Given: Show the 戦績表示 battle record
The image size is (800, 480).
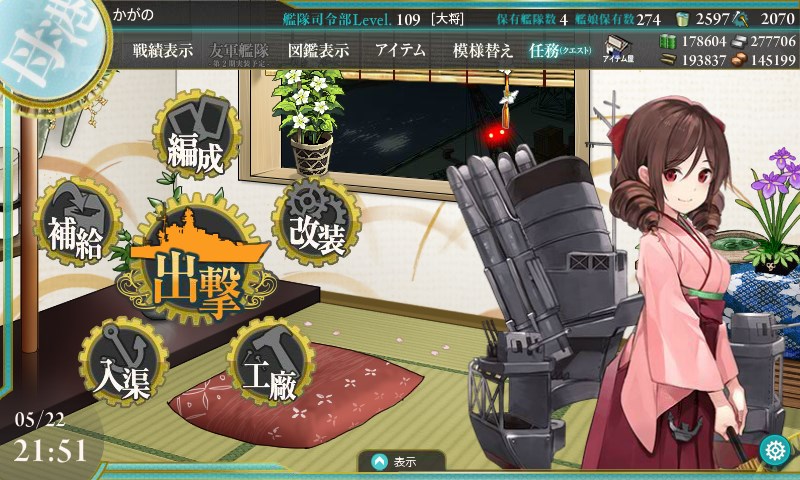Looking at the screenshot, I should pos(163,49).
